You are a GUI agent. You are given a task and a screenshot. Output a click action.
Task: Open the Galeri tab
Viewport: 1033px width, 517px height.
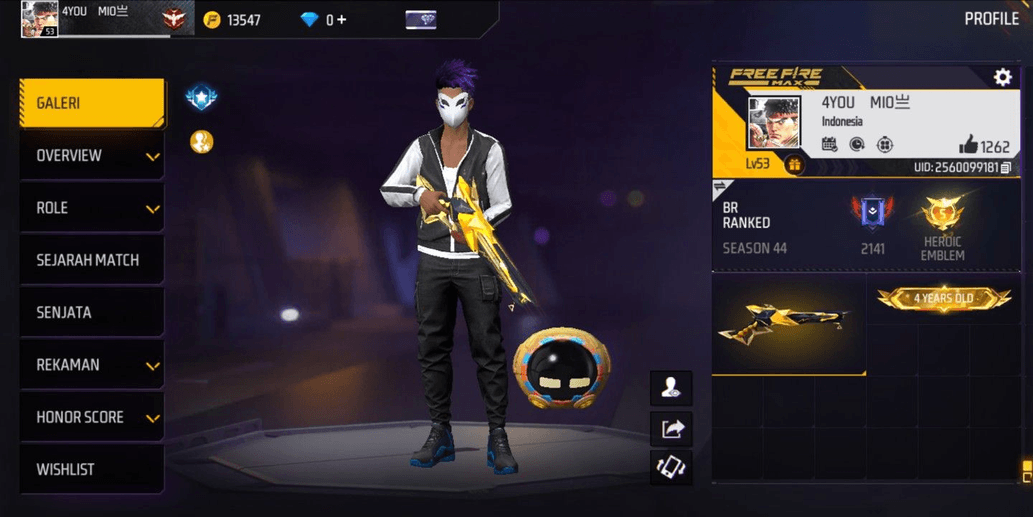click(91, 103)
